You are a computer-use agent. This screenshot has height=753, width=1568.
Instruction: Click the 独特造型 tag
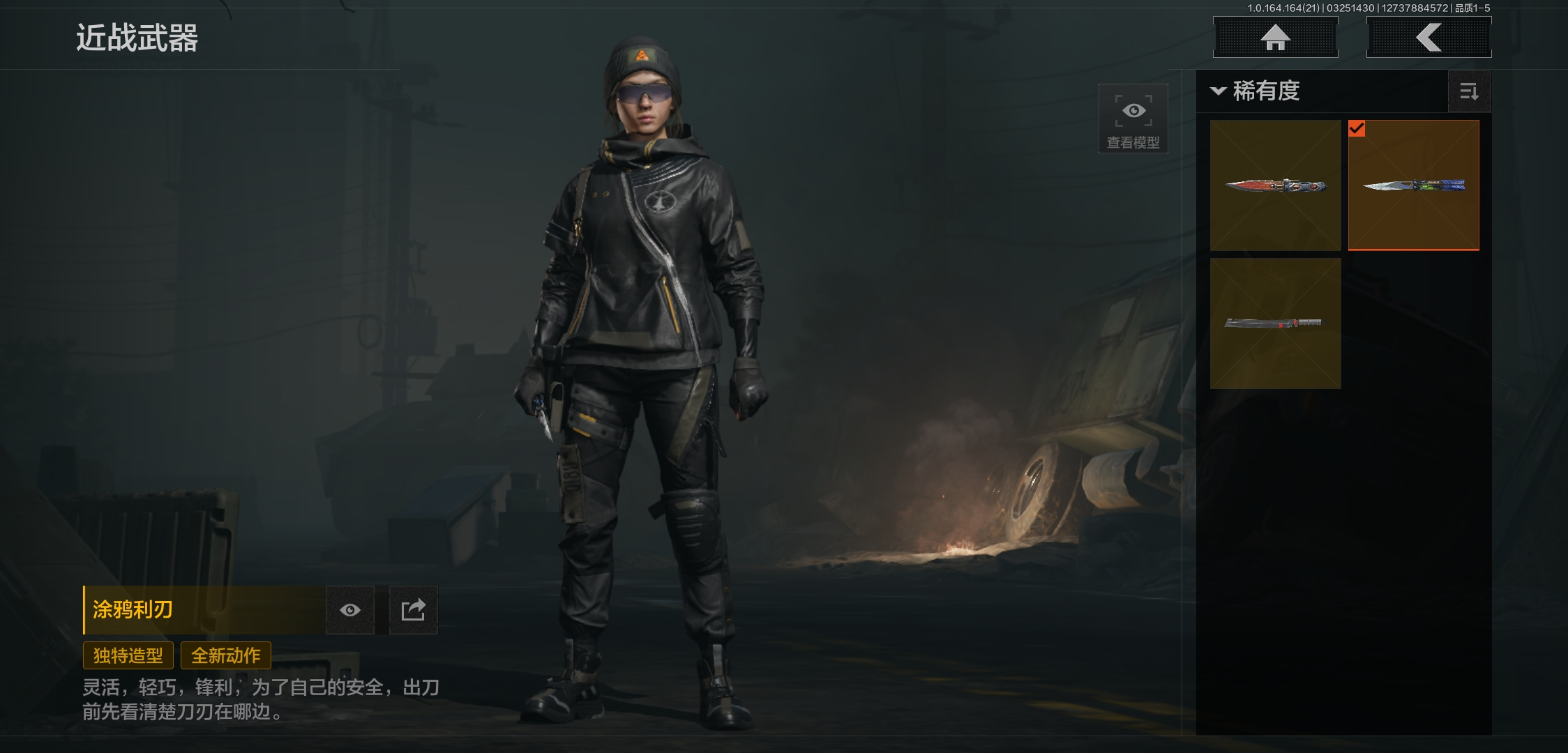click(128, 655)
